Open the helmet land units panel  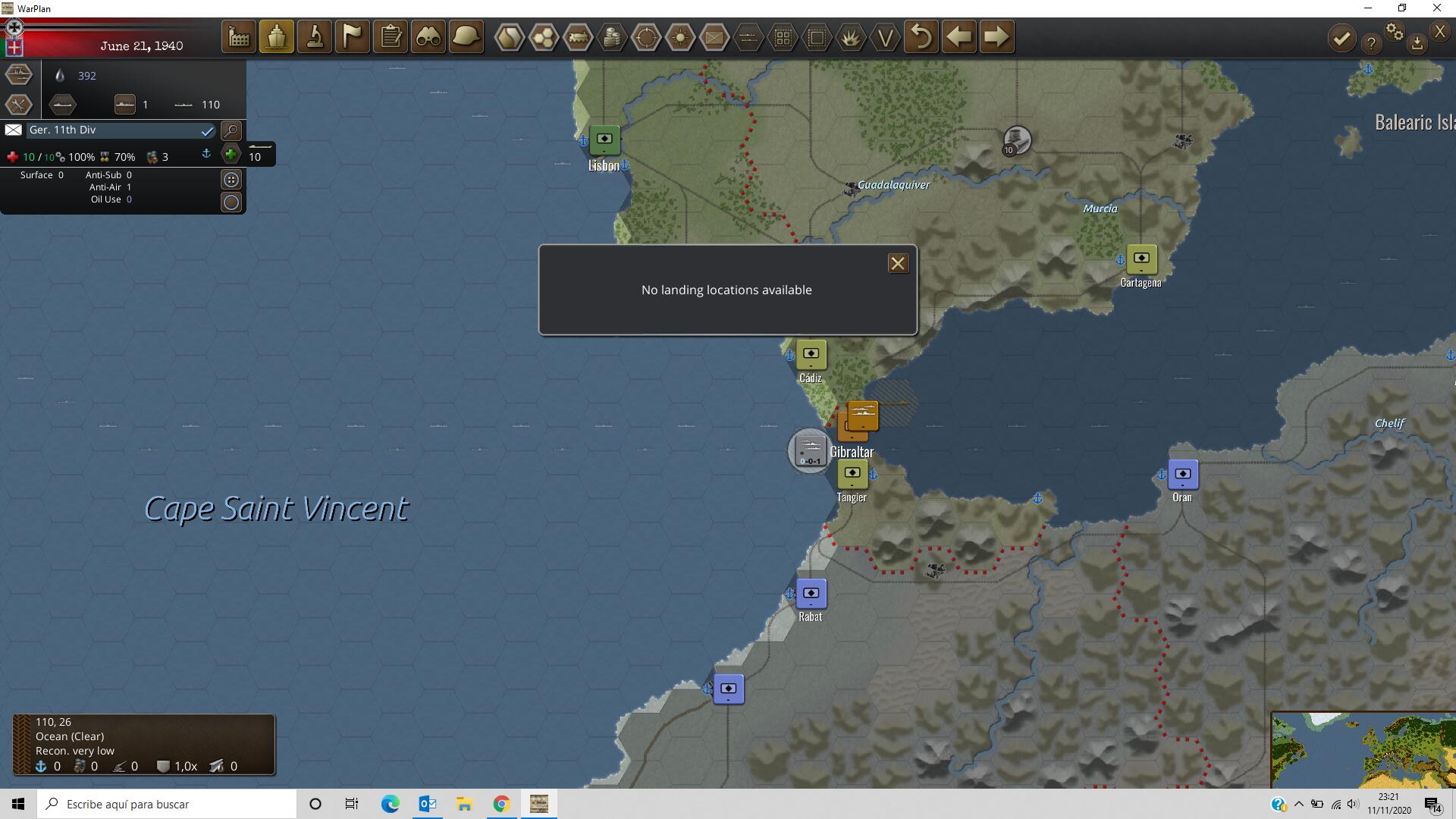click(466, 36)
